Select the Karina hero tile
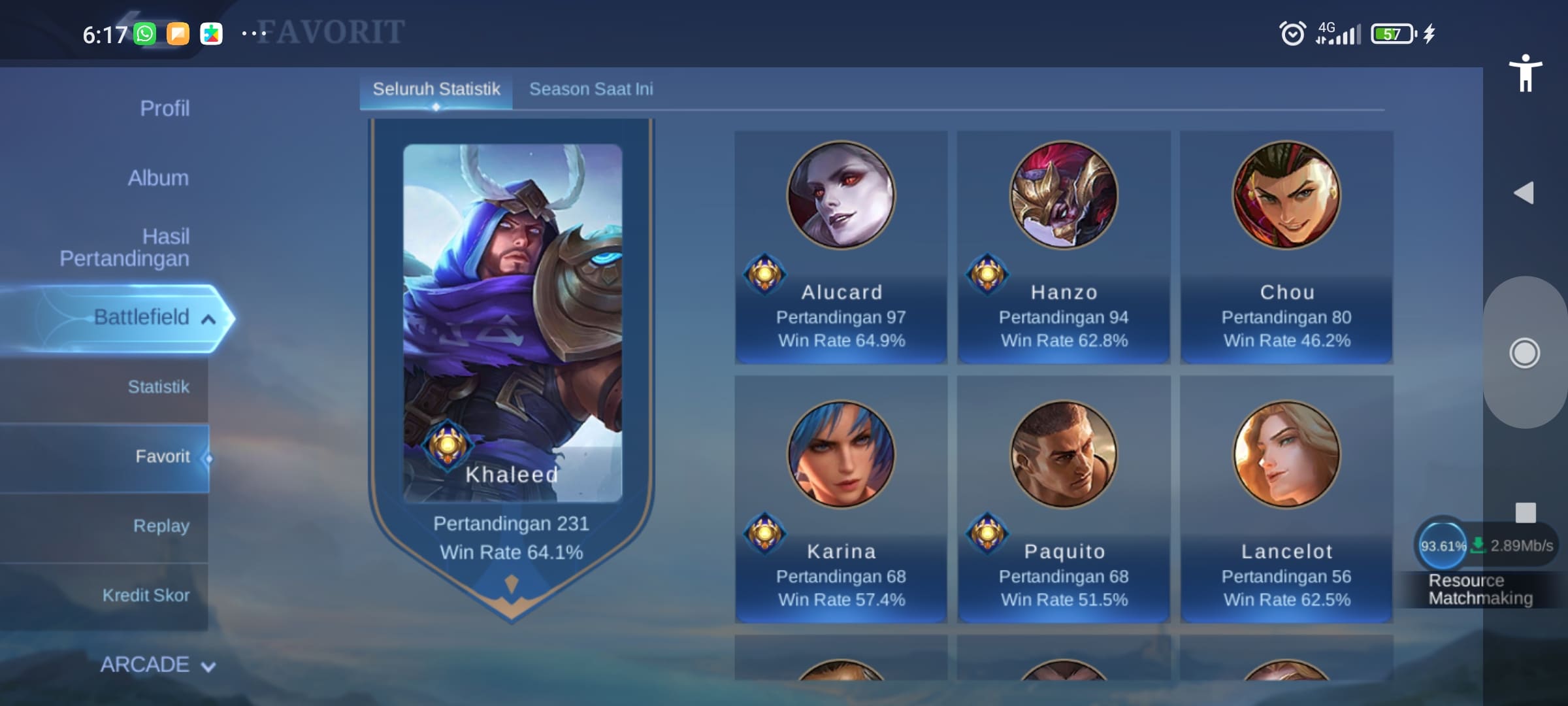The height and width of the screenshot is (706, 1568). pyautogui.click(x=841, y=499)
